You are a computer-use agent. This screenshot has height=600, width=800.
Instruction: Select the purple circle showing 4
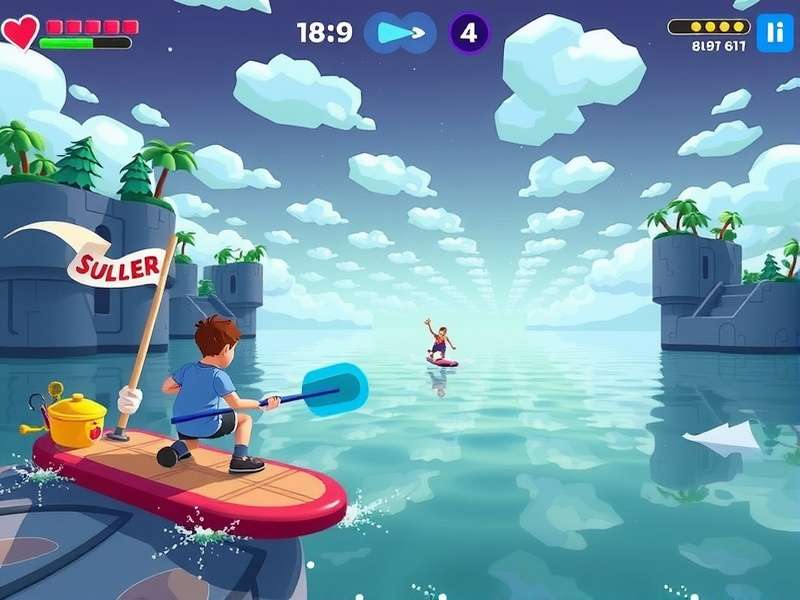click(468, 33)
